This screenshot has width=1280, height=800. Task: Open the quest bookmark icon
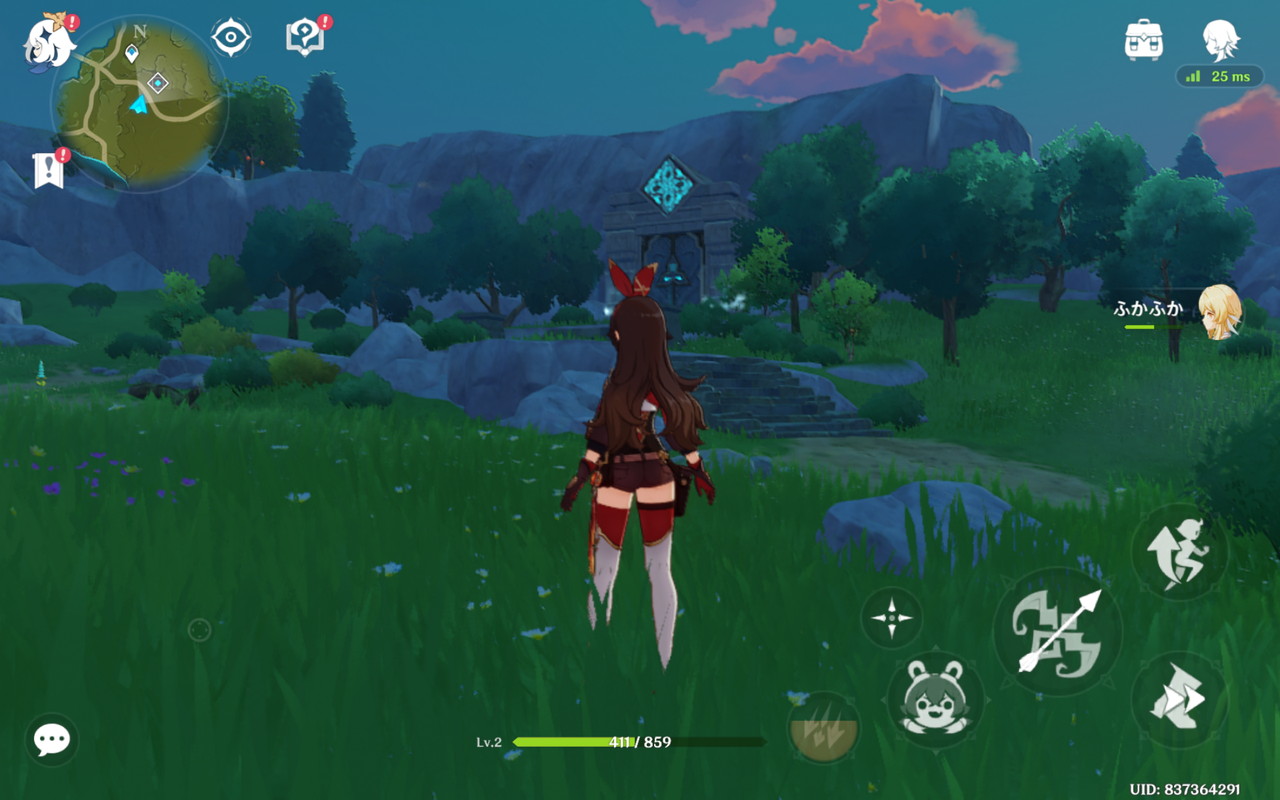[48, 170]
